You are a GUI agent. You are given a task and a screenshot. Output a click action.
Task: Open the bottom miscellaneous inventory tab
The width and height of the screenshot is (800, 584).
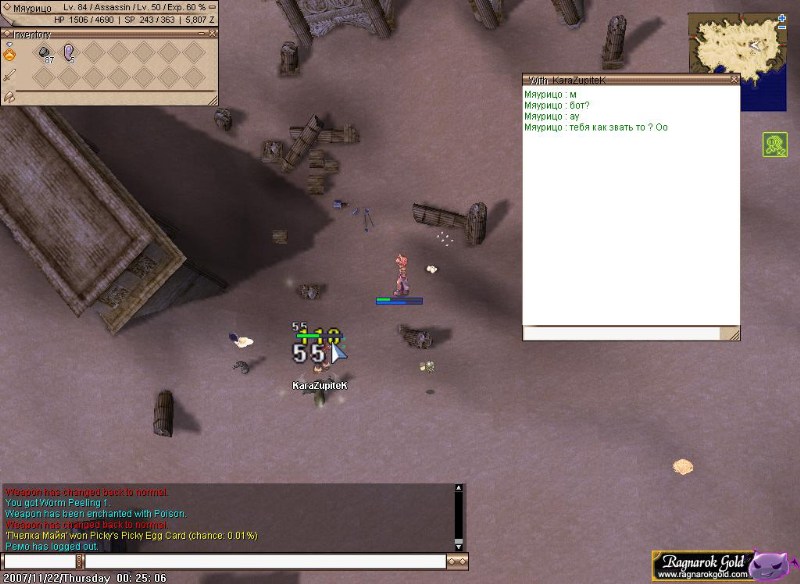pyautogui.click(x=9, y=96)
